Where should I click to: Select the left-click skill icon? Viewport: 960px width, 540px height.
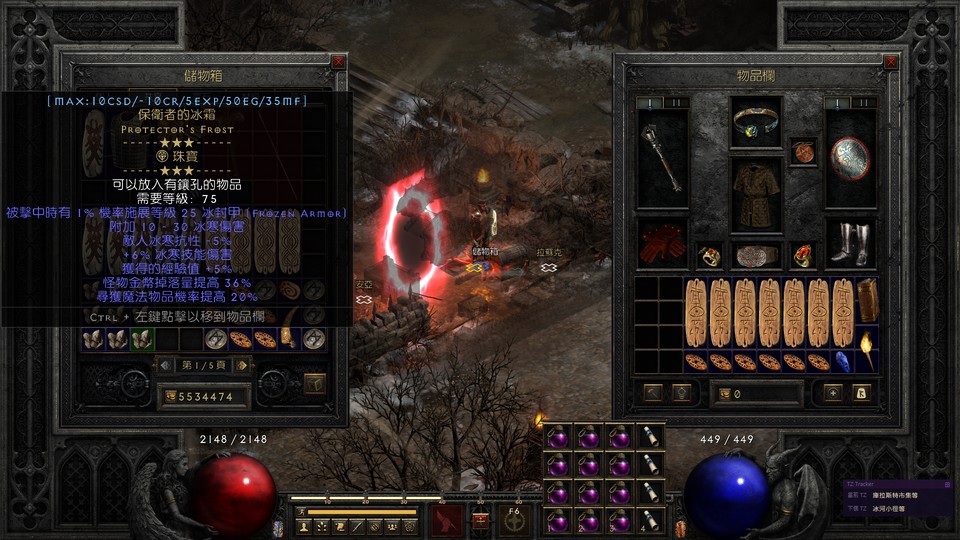coord(446,519)
